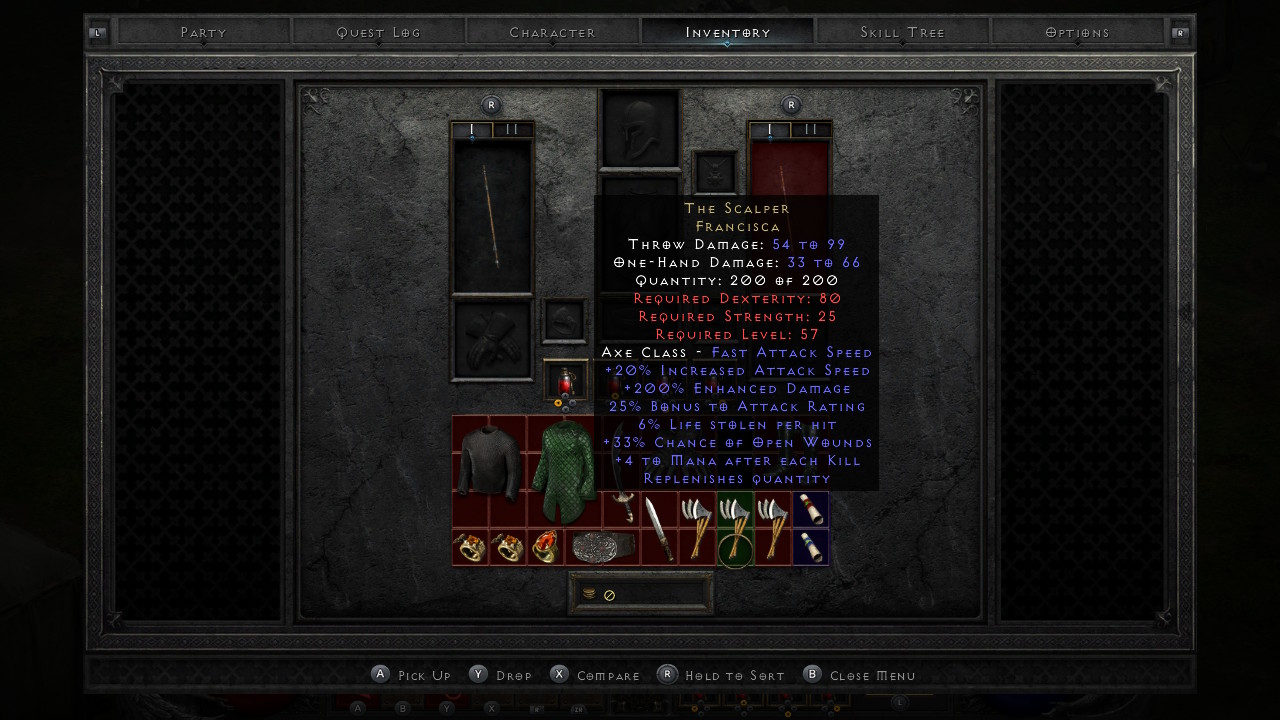The height and width of the screenshot is (720, 1280).
Task: Select the highlighted Scalper throwing axes
Action: click(735, 528)
